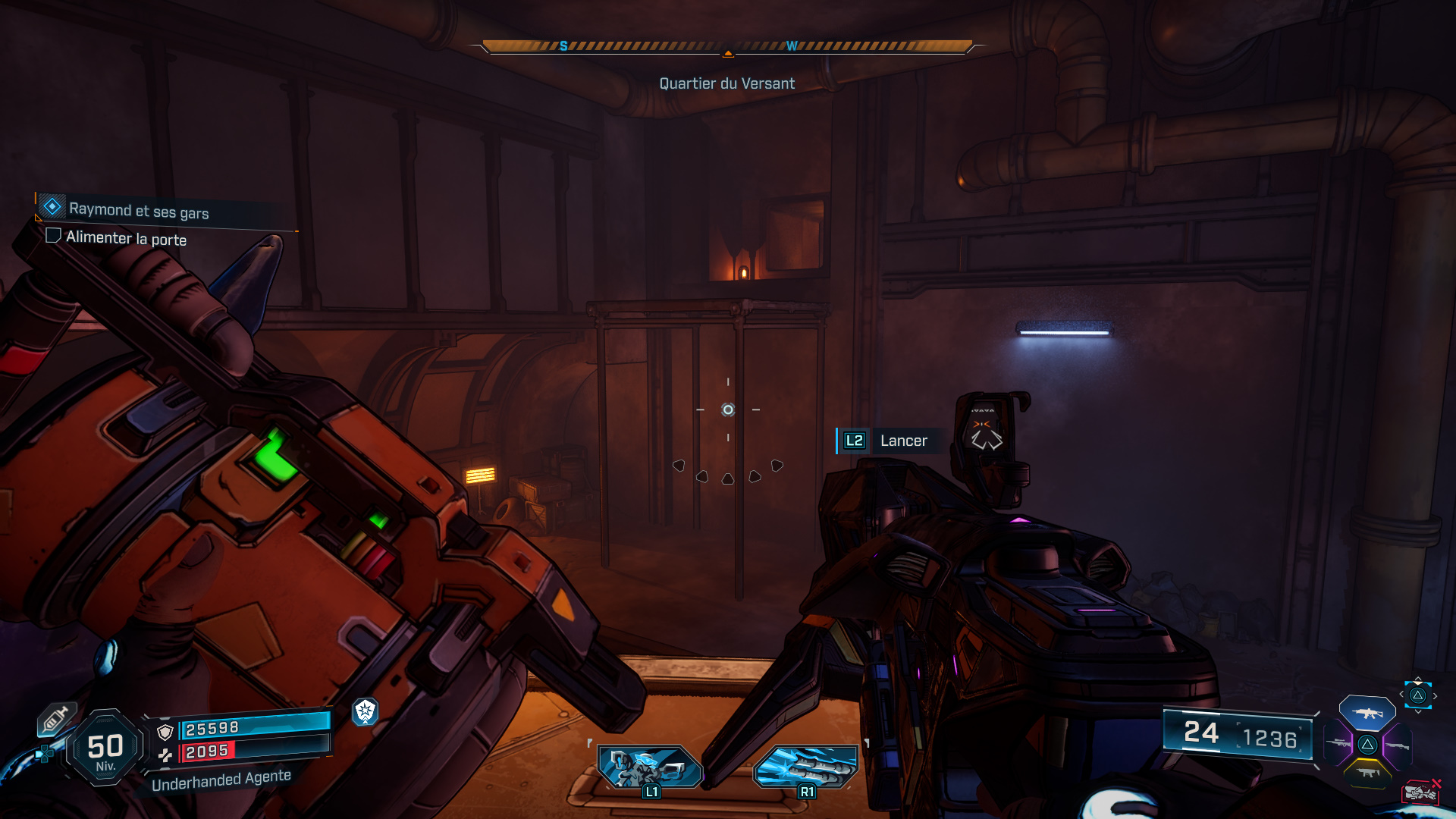Select the sniper rifle weapon wheel slot
Screen dimensions: 1456x819
click(1340, 743)
